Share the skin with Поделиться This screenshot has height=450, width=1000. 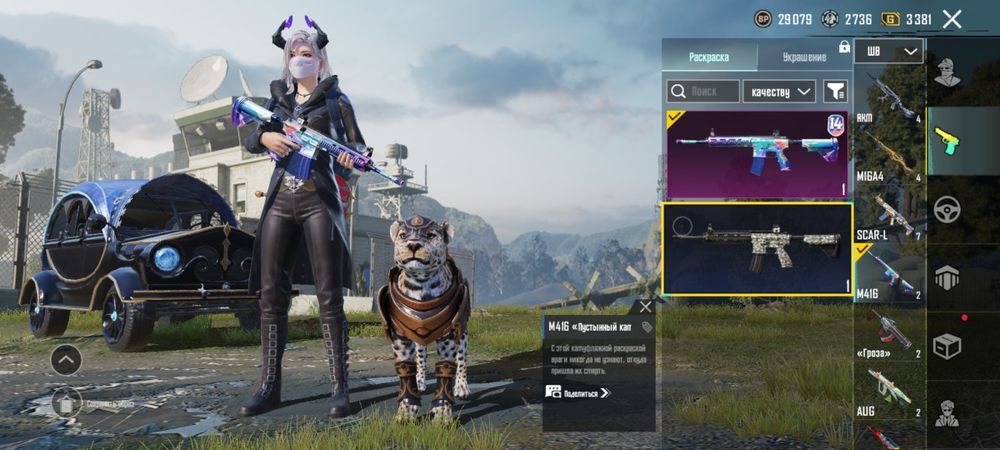tap(578, 393)
